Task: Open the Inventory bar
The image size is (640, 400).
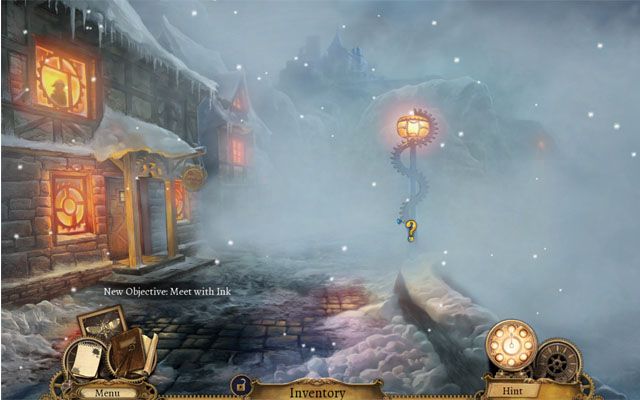Action: [317, 392]
